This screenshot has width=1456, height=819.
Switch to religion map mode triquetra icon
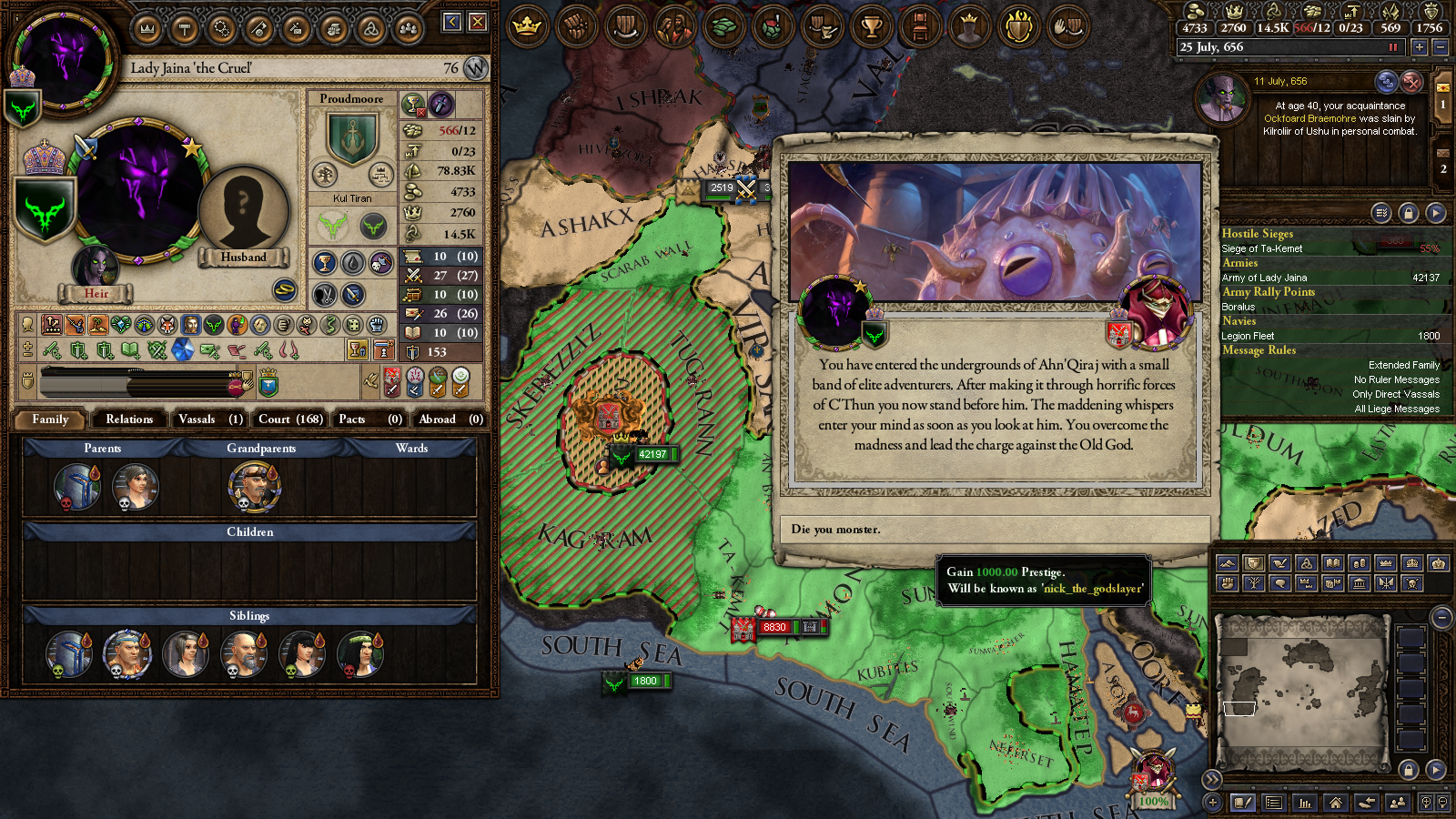click(1306, 564)
